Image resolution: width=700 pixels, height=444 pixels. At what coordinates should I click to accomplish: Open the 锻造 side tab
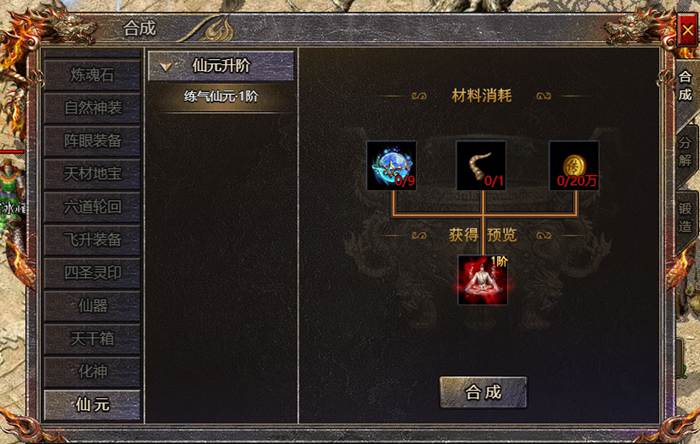[x=685, y=217]
